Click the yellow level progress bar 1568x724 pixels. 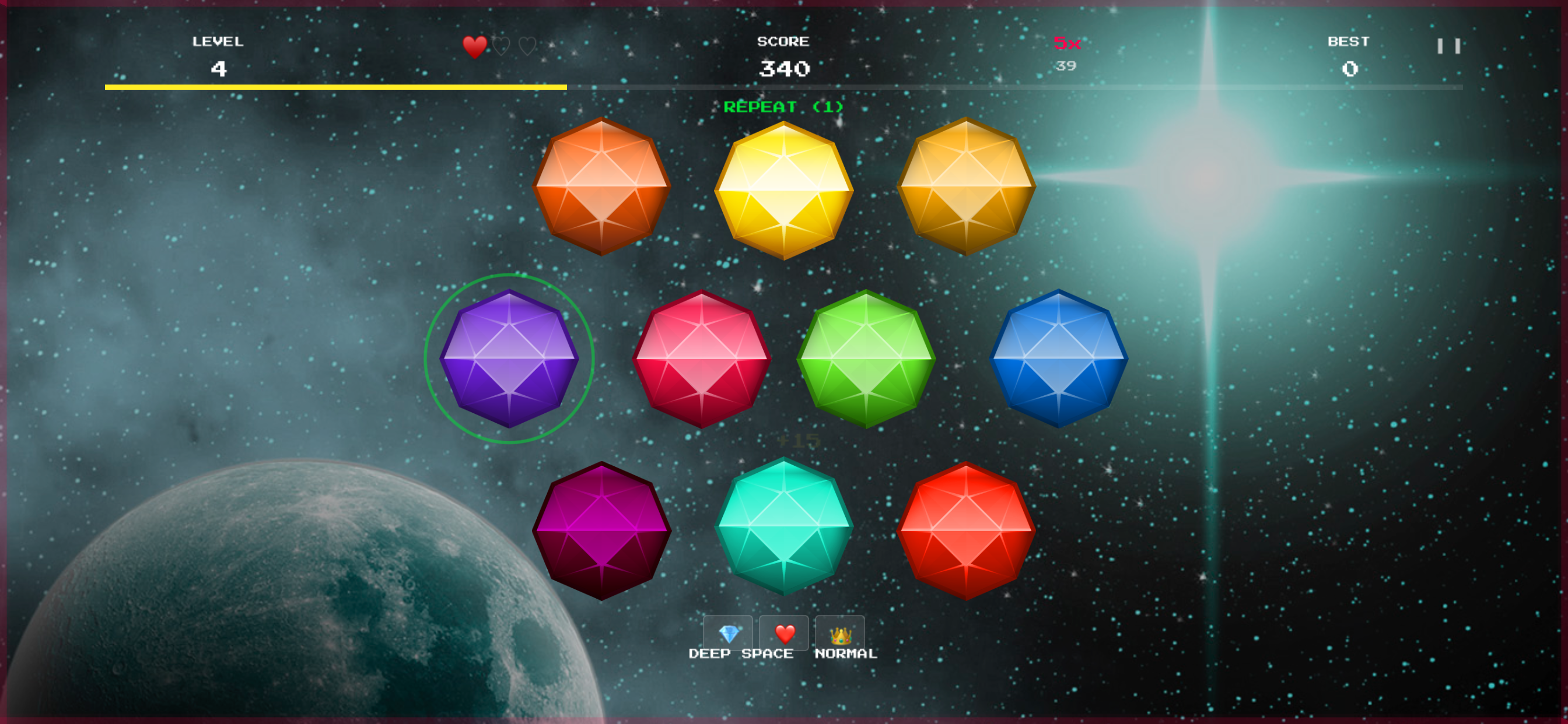point(335,87)
